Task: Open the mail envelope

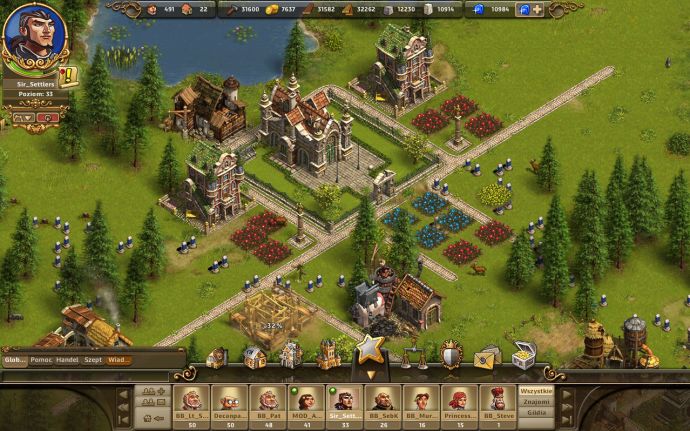Action: 487,355
